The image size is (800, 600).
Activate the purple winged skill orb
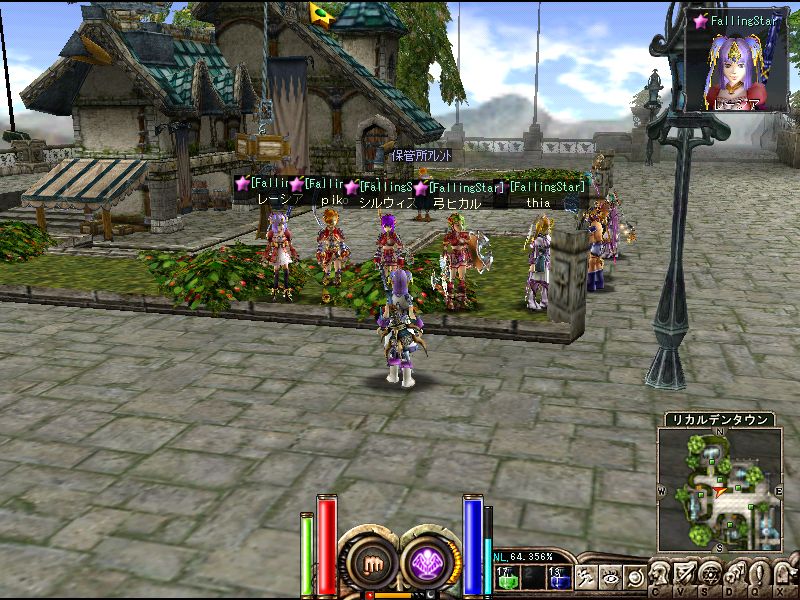(431, 563)
